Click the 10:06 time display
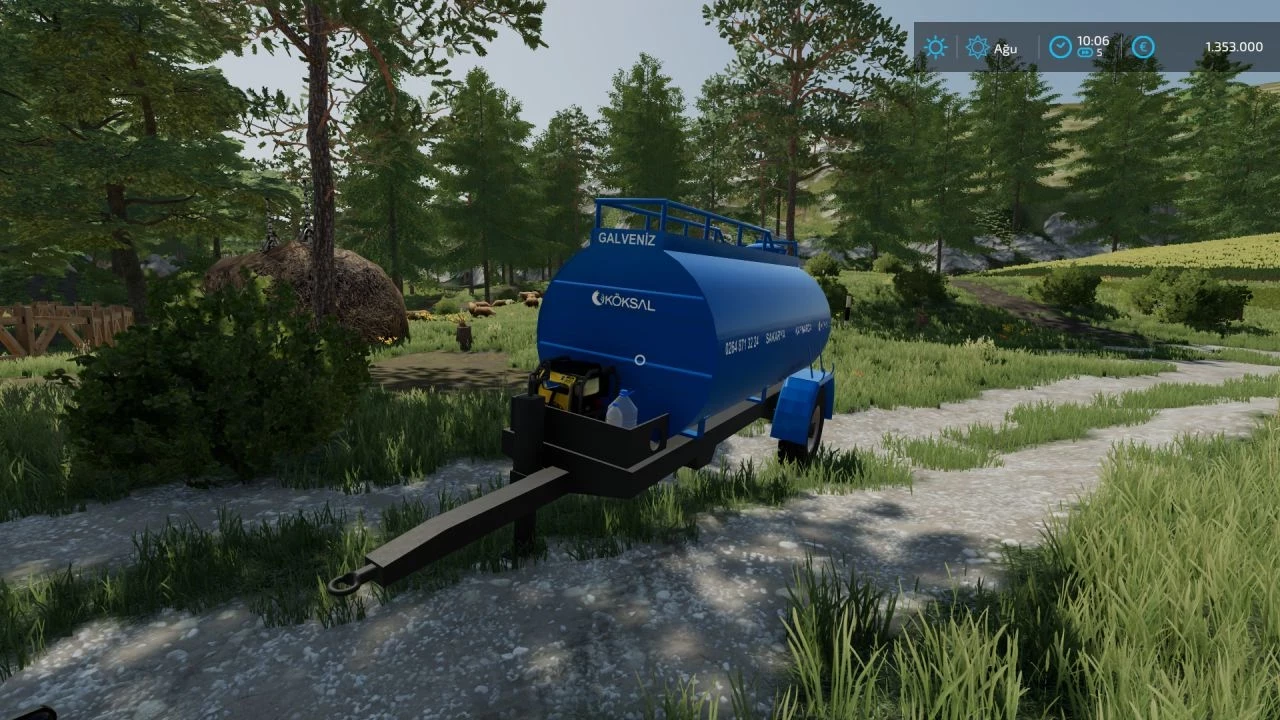Viewport: 1280px width, 720px height. pyautogui.click(x=1093, y=41)
